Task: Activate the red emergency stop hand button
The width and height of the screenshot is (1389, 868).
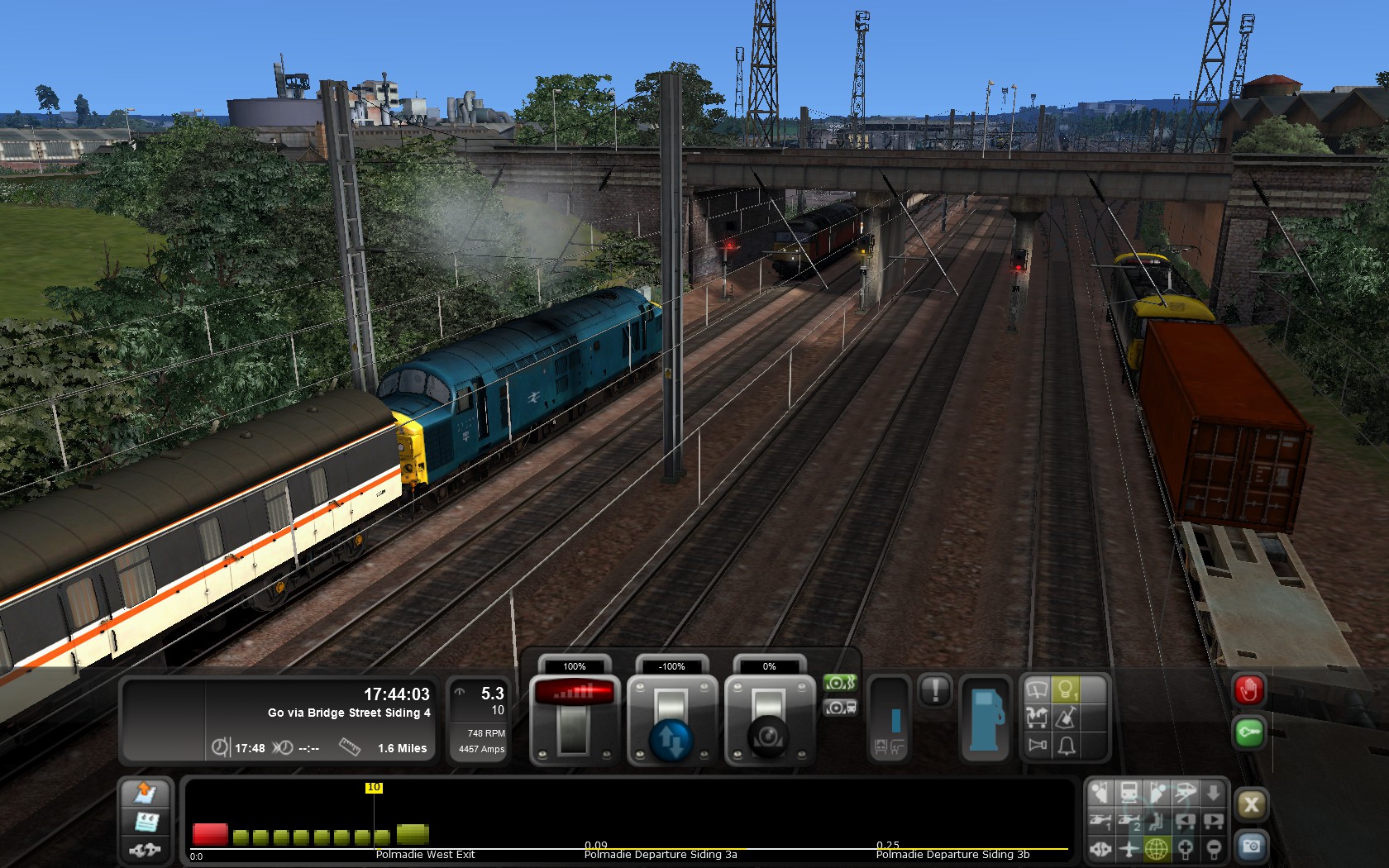Action: click(1248, 690)
